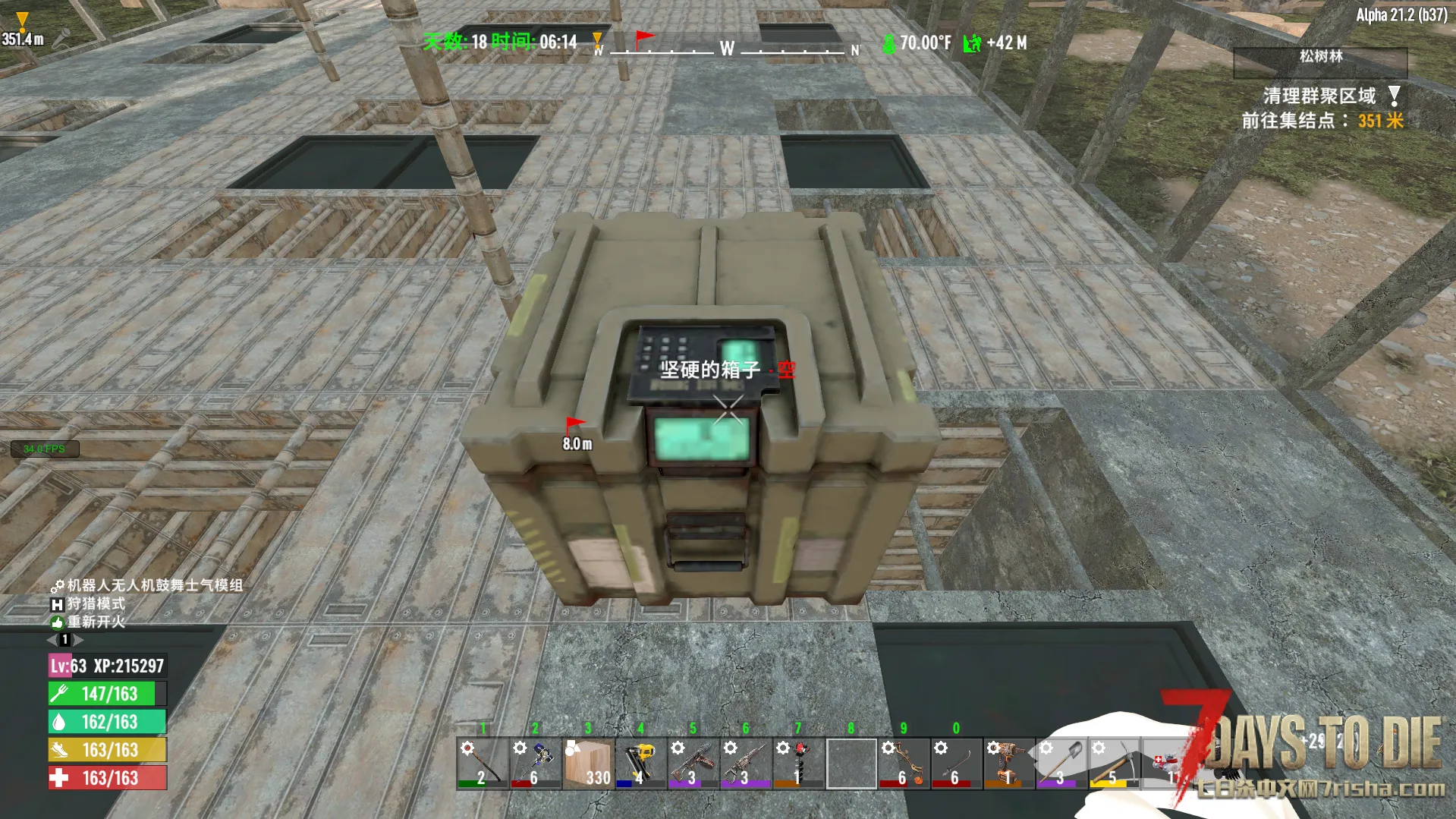The width and height of the screenshot is (1456, 819).
Task: Equip the machete in slot 0
Action: 956,763
